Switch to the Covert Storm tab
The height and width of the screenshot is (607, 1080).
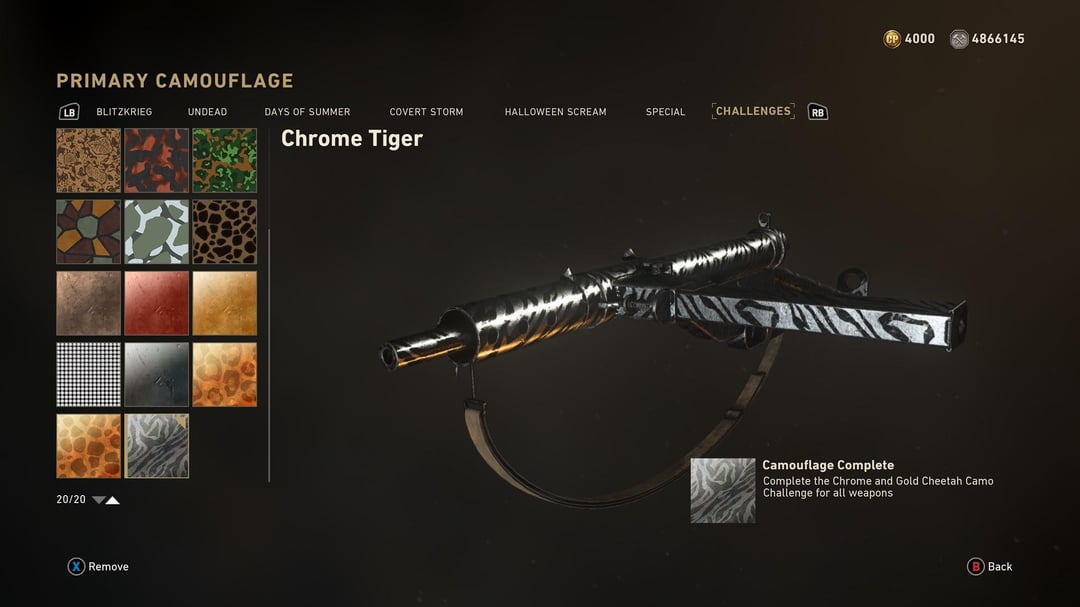click(426, 112)
